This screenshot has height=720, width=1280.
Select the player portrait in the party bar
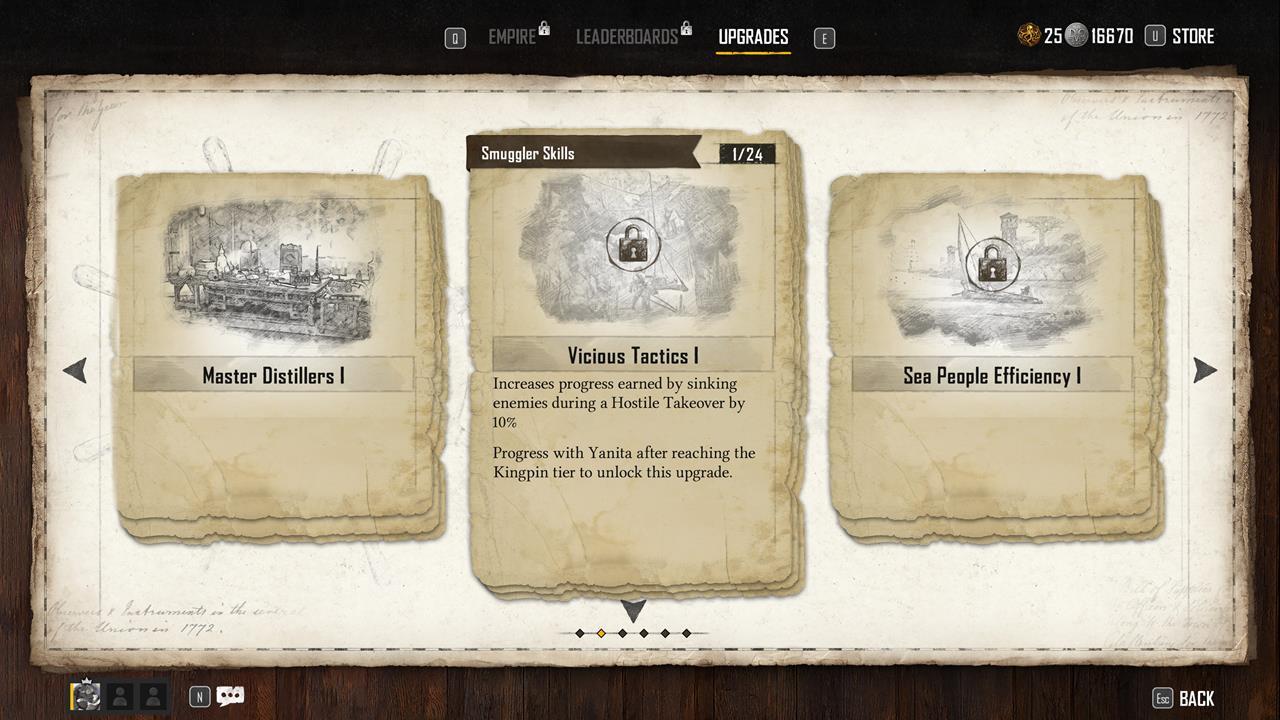click(x=85, y=696)
